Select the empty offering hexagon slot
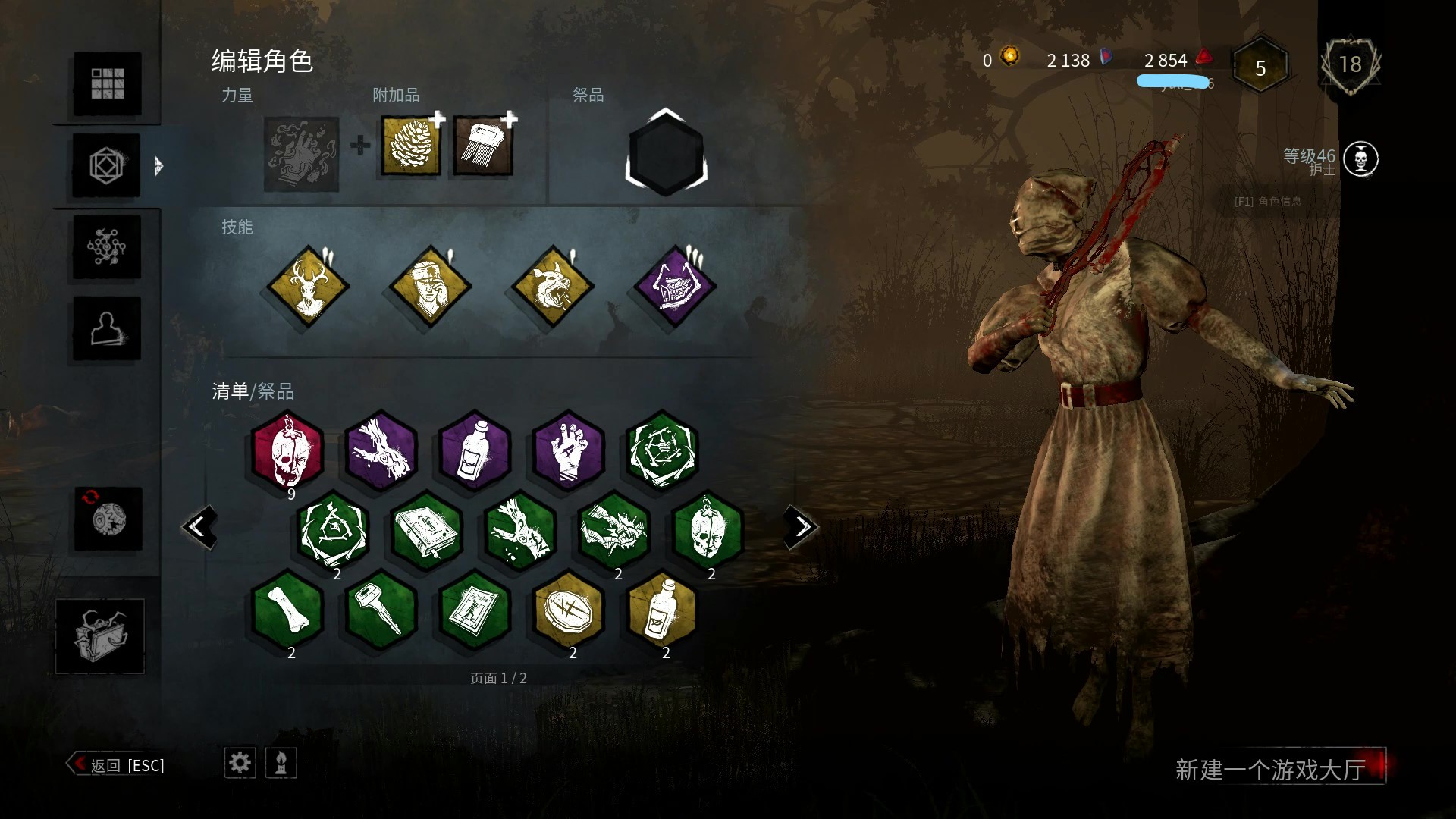 pyautogui.click(x=666, y=152)
